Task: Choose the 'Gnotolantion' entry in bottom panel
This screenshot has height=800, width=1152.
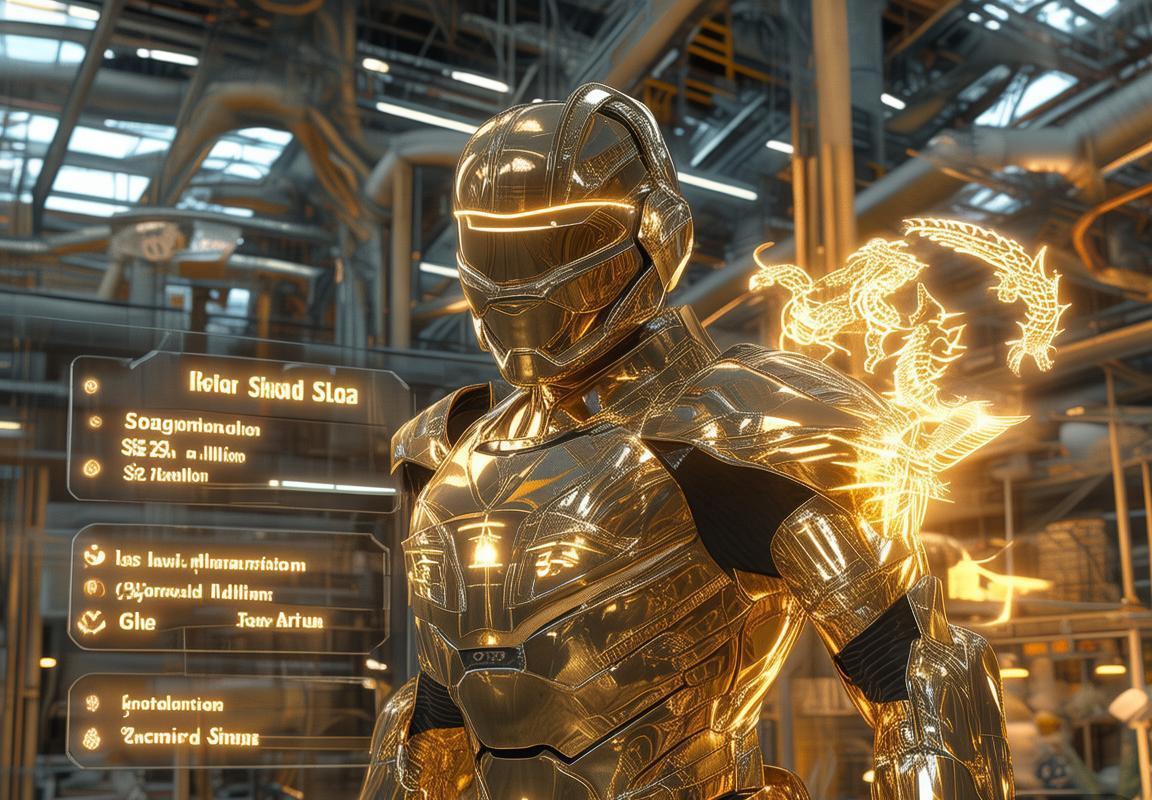Action: 172,705
